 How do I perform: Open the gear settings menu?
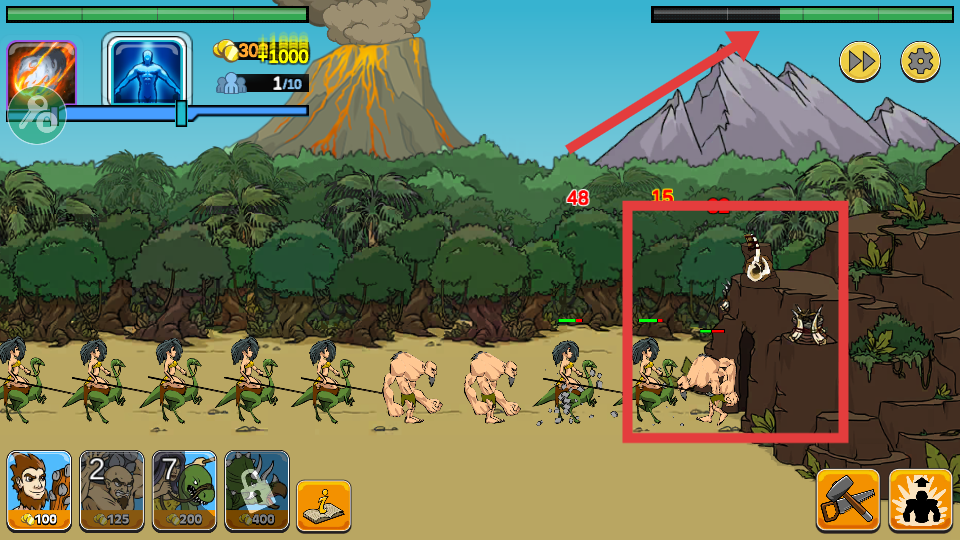(921, 62)
